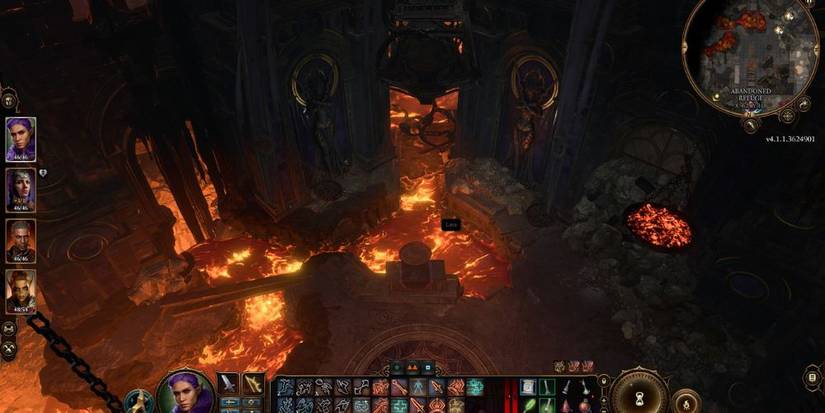The width and height of the screenshot is (825, 413).
Task: Select the purple-haired party member portrait
Action: point(21,138)
